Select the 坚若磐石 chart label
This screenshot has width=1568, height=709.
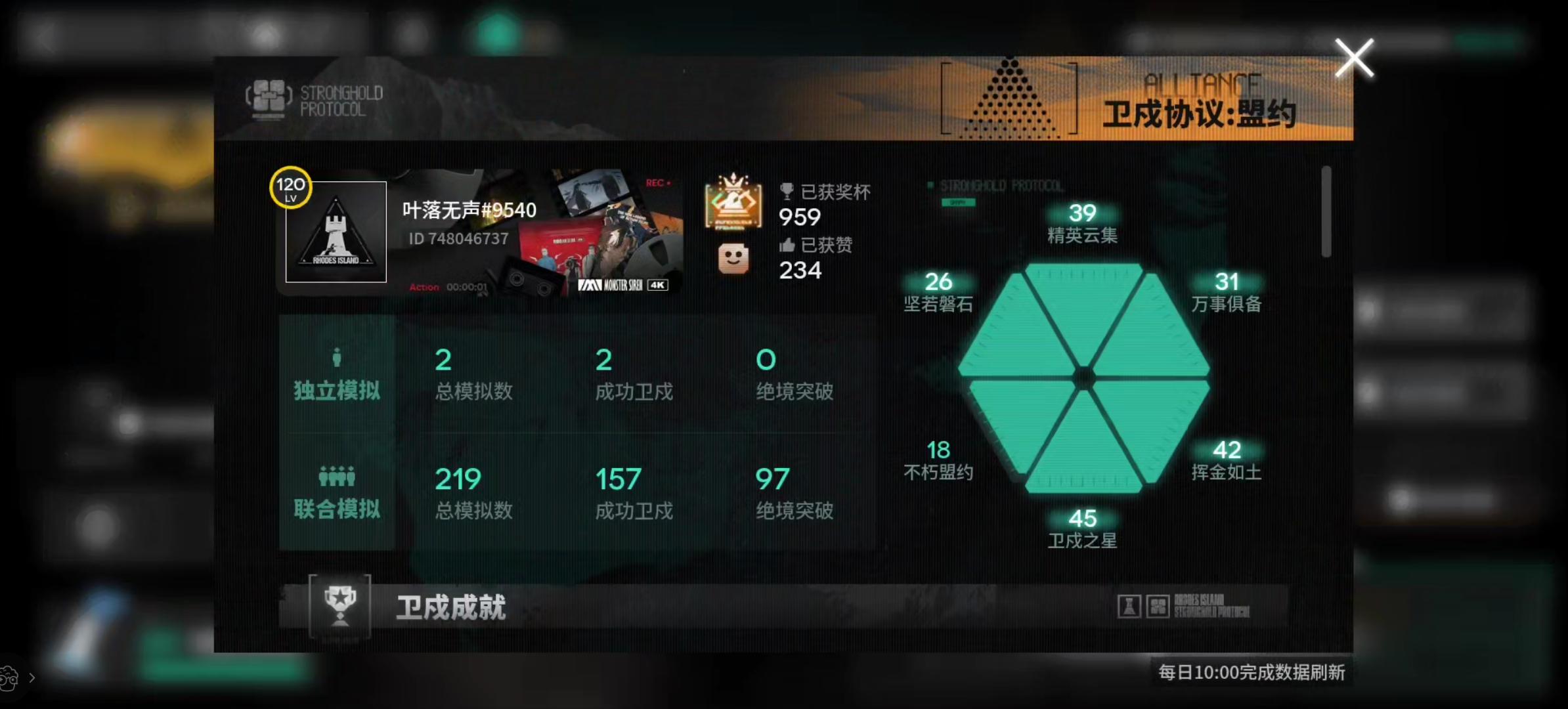coord(938,293)
